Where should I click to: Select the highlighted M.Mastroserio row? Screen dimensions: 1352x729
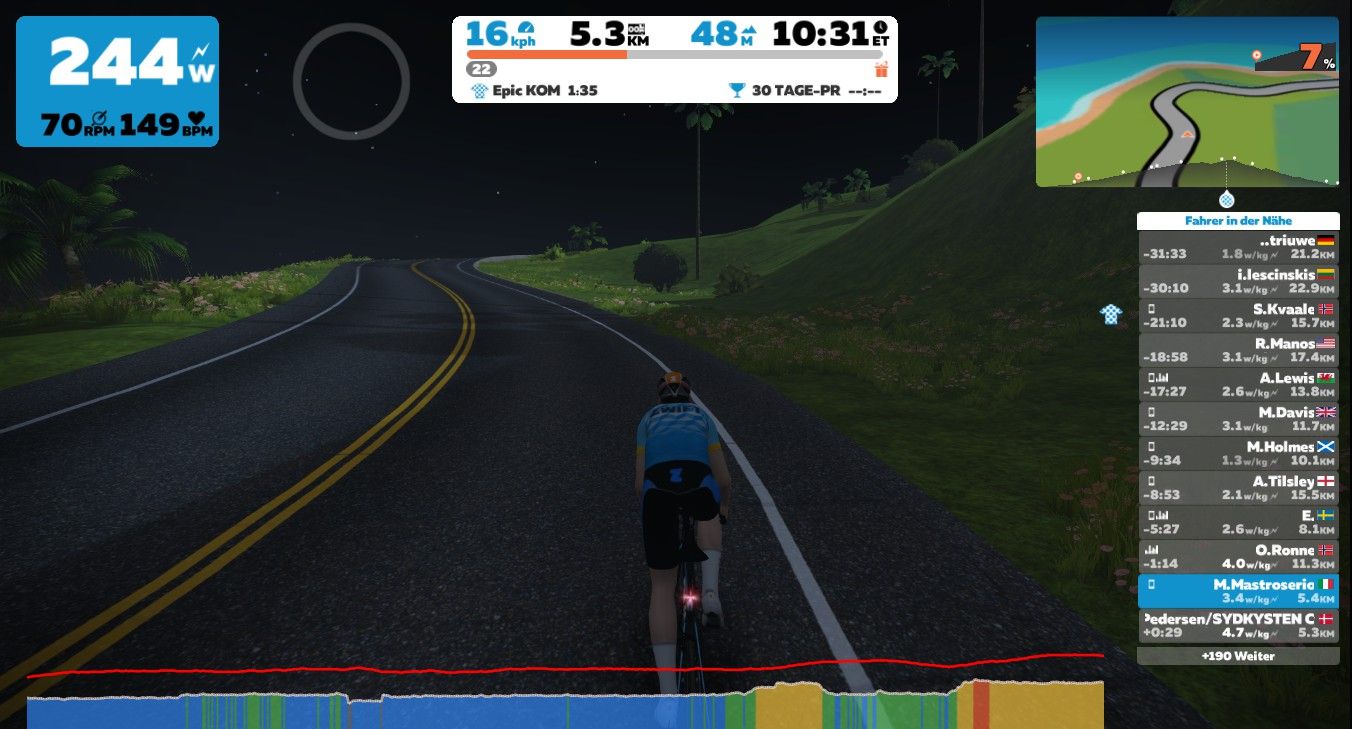(1238, 591)
